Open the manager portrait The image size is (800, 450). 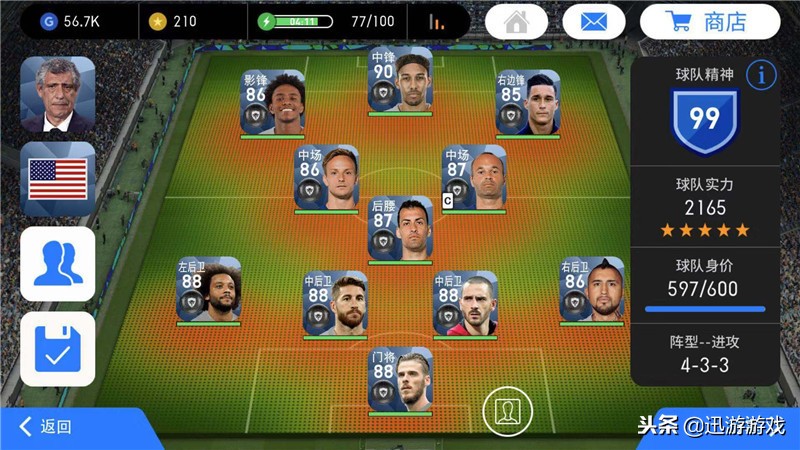point(58,94)
